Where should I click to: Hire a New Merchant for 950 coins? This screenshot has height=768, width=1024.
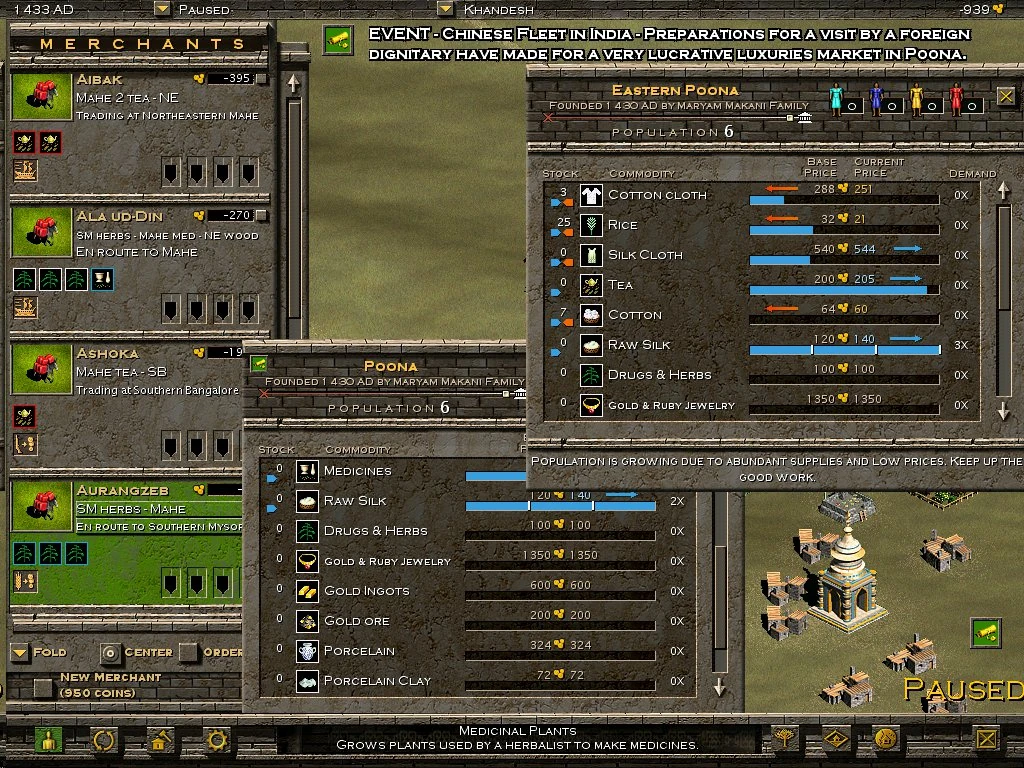pyautogui.click(x=43, y=687)
